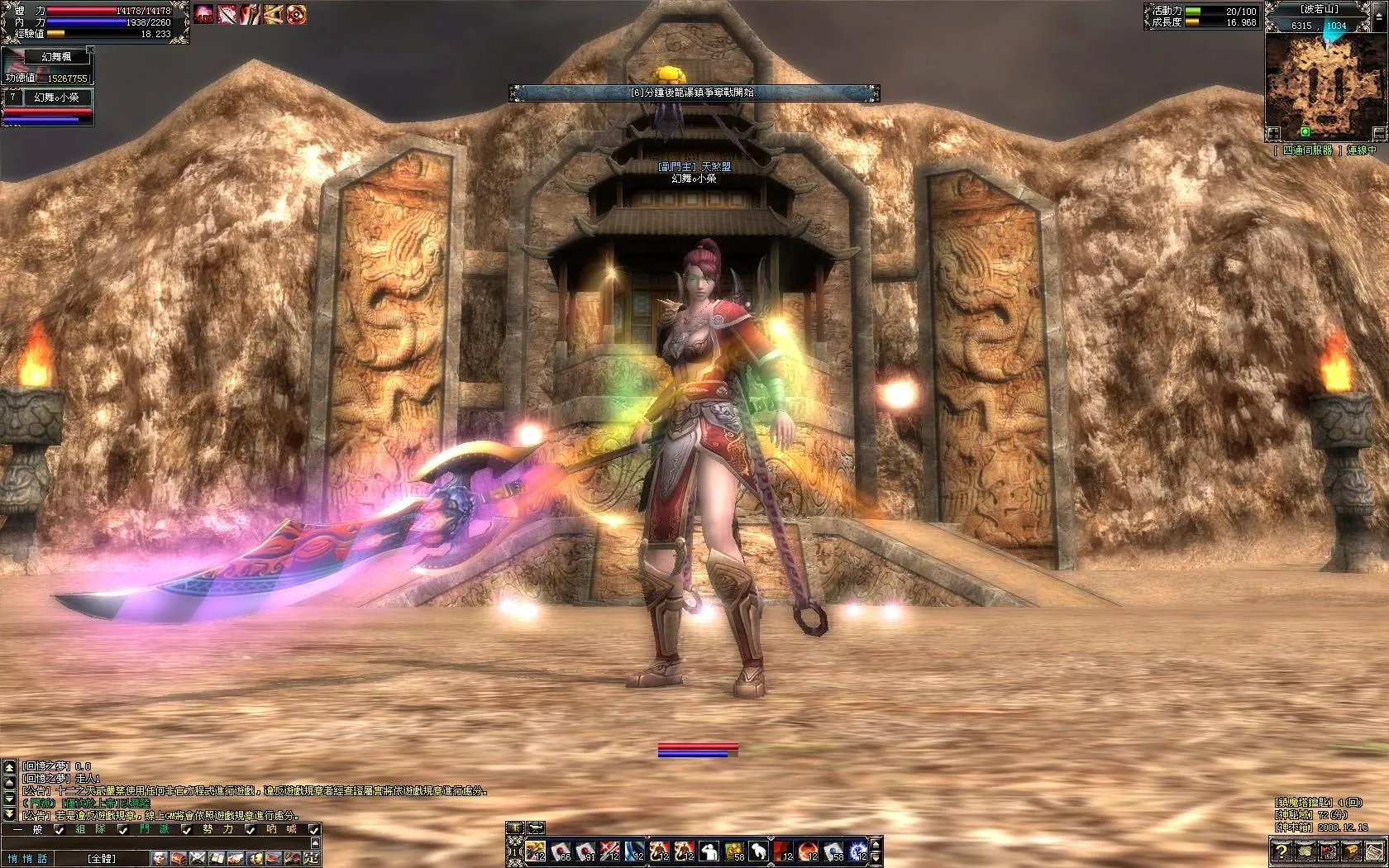
Task: Toggle the 門派 chat channel checkbox
Action: click(x=187, y=829)
